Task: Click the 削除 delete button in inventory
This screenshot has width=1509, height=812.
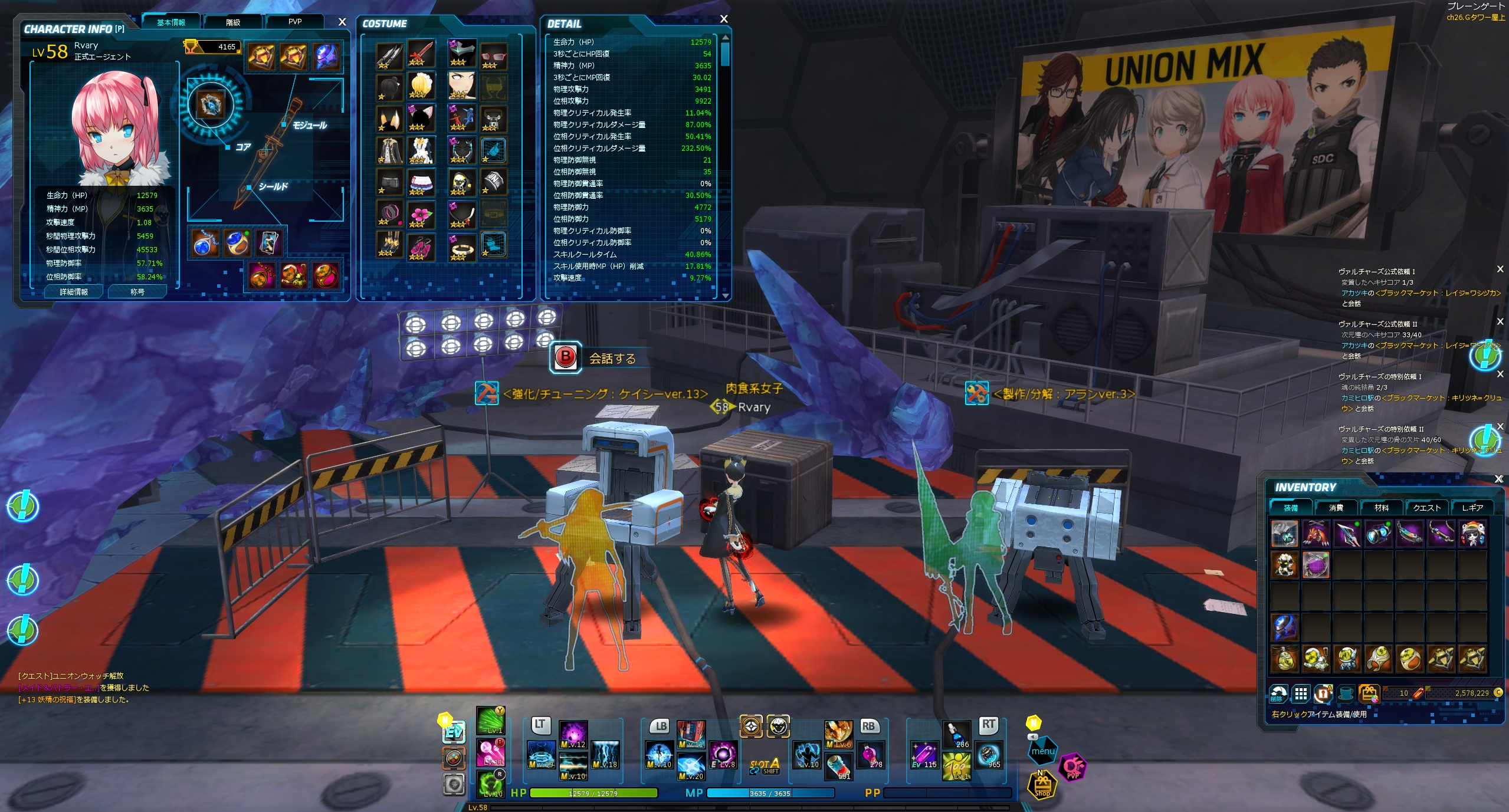Action: point(1278,693)
